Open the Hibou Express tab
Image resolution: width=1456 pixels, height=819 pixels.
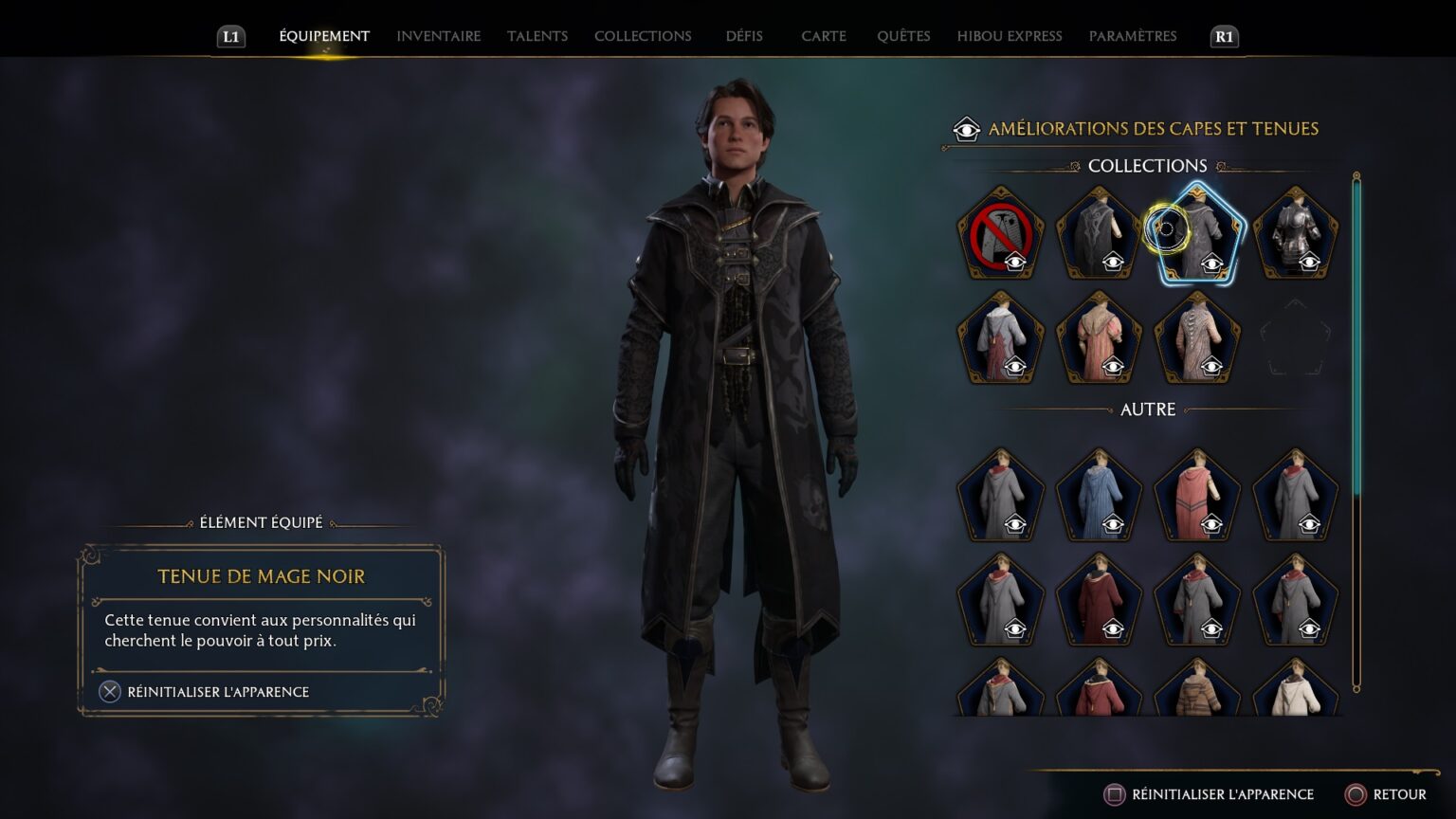point(1009,36)
